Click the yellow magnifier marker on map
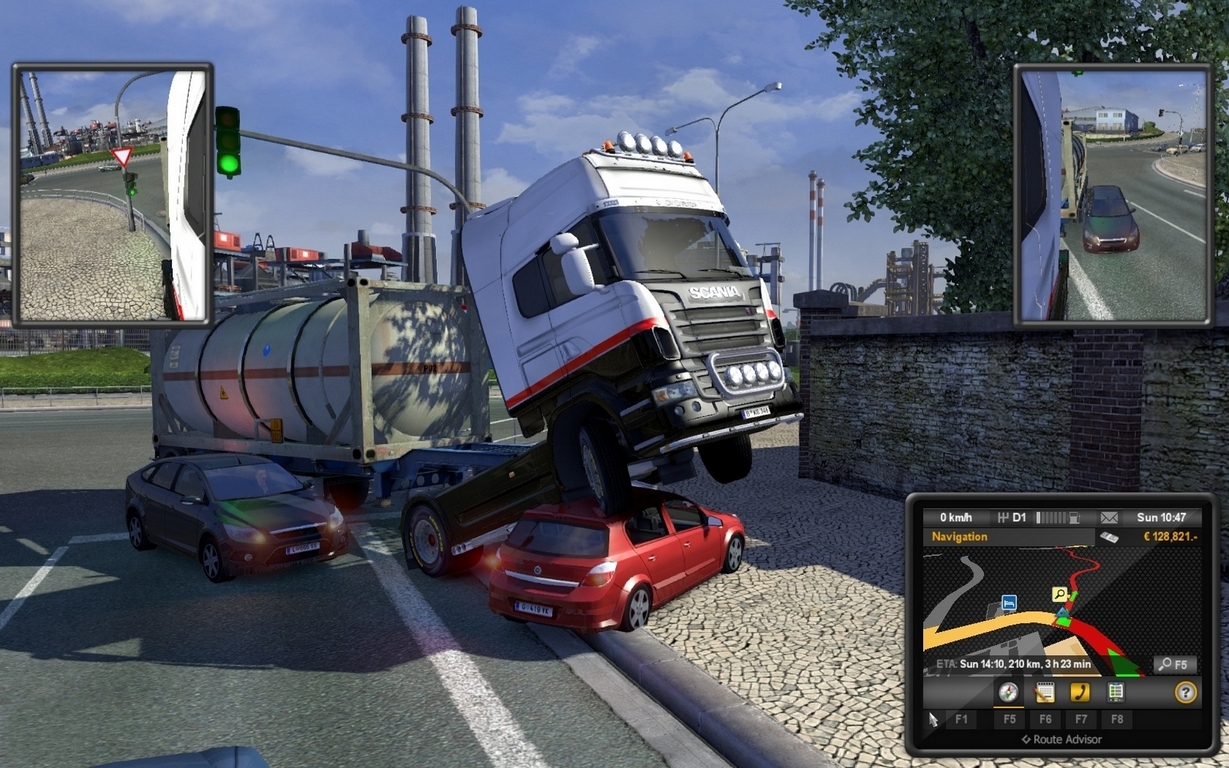The height and width of the screenshot is (768, 1229). point(1059,594)
